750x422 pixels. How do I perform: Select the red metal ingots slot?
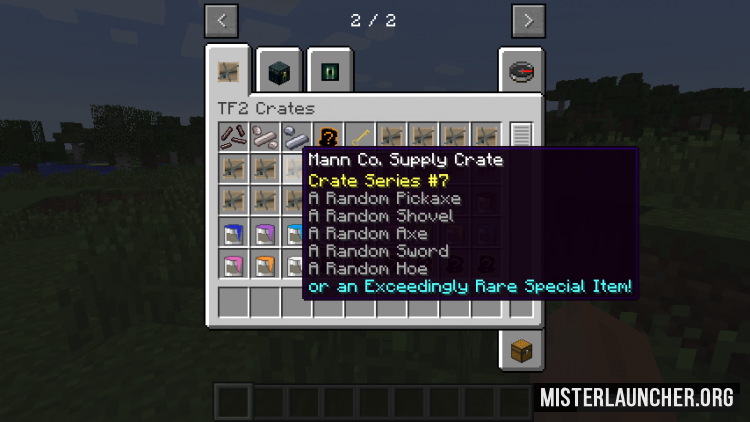point(234,136)
